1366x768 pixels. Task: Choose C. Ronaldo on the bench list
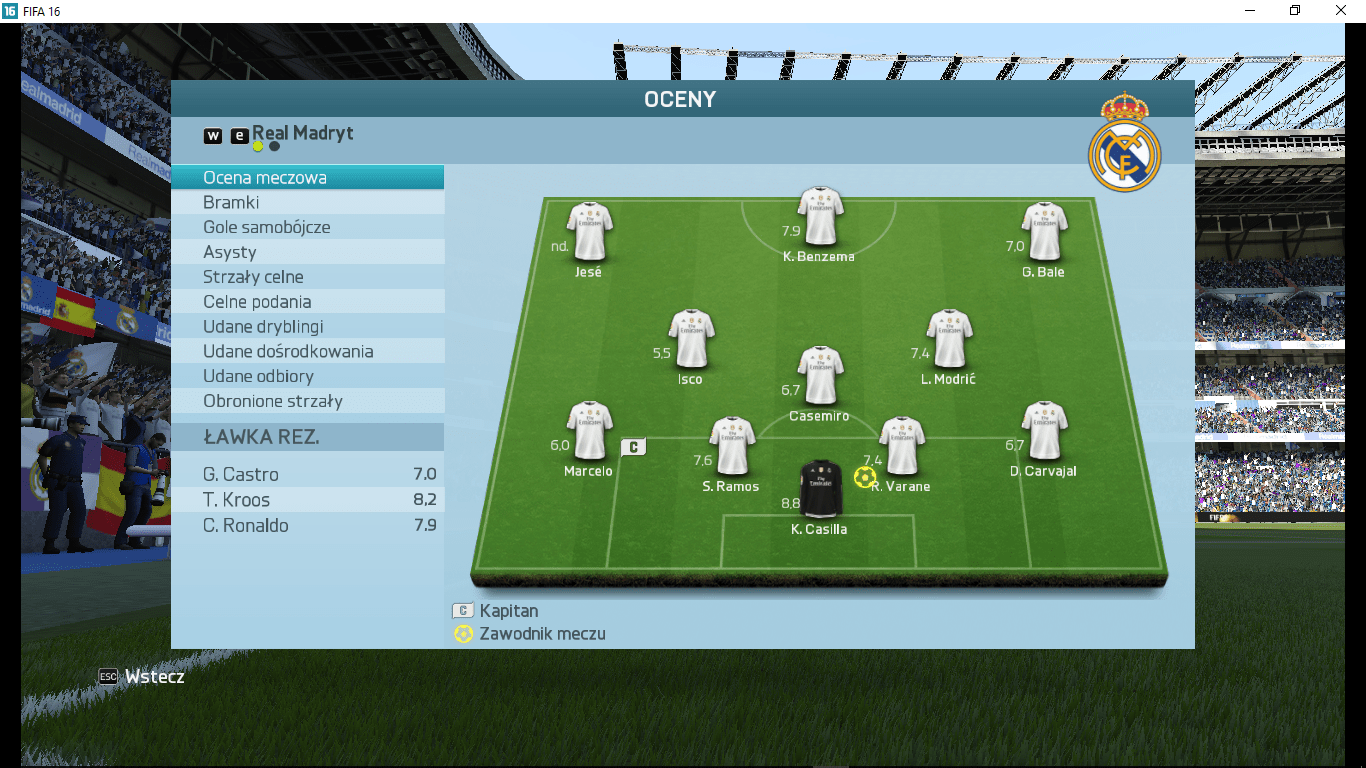coord(307,525)
